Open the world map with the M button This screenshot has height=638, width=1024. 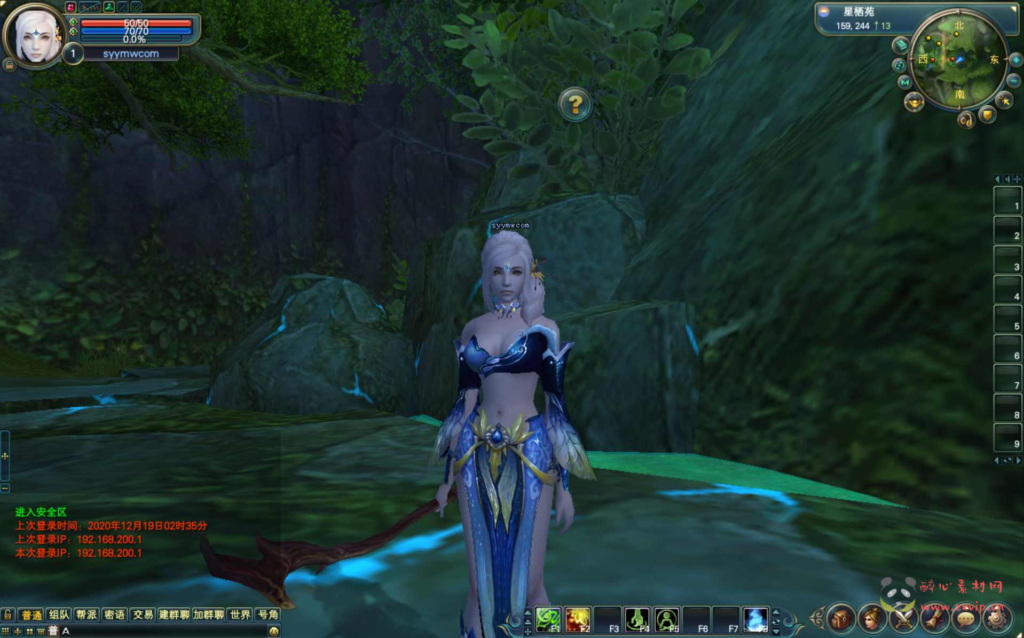(x=905, y=82)
